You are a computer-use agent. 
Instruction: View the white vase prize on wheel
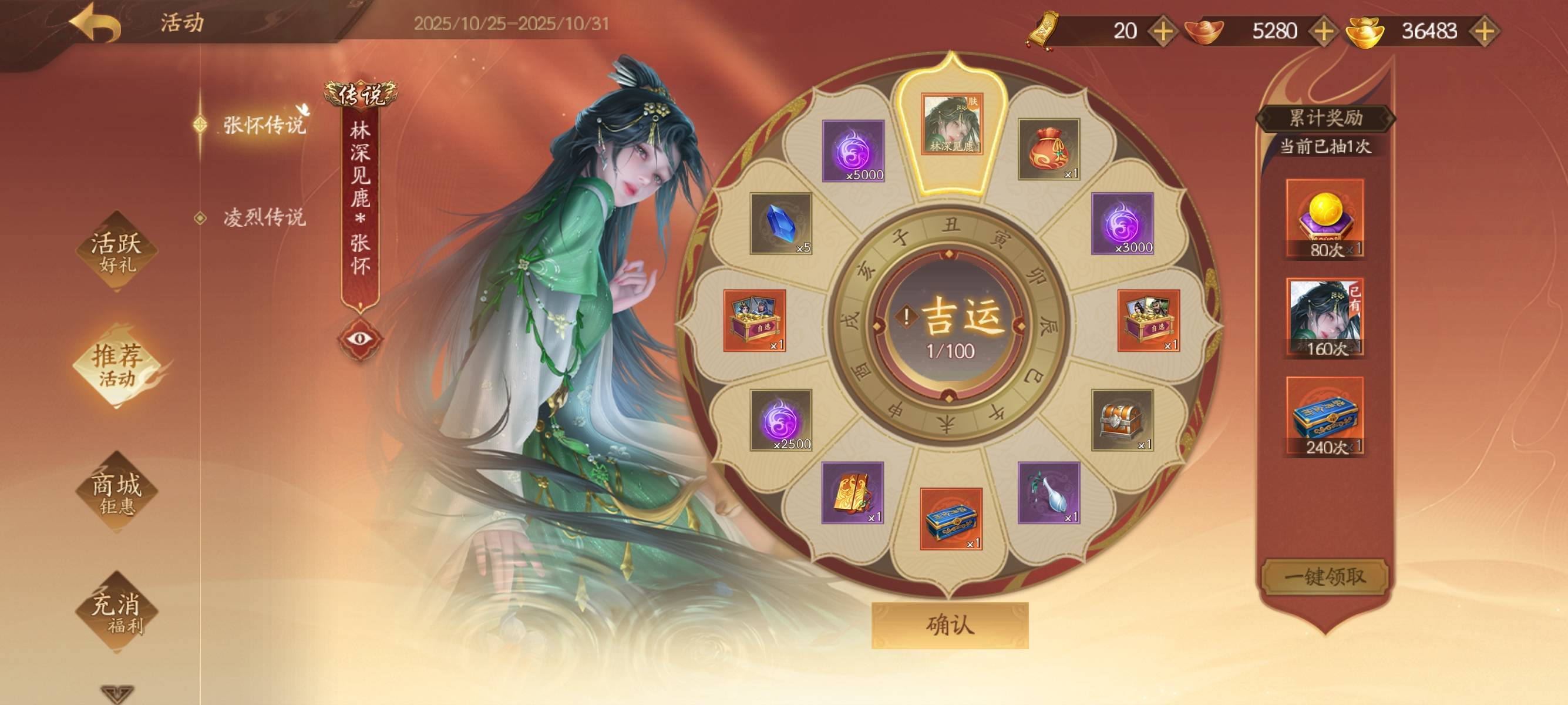(1048, 492)
